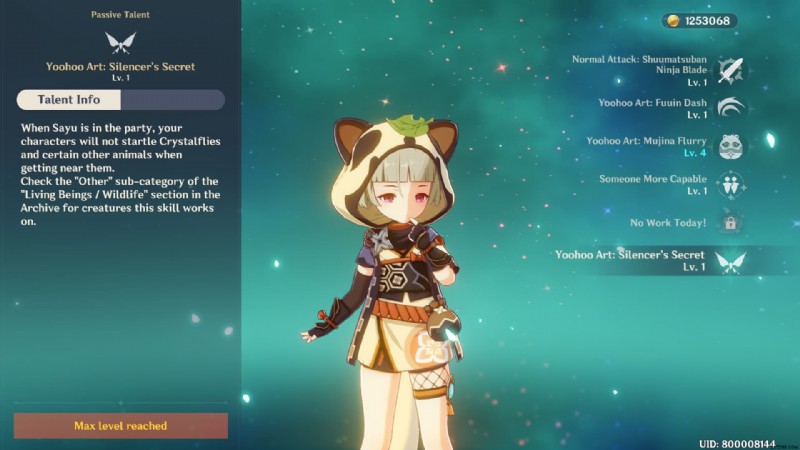The width and height of the screenshot is (800, 450).
Task: Select the Yoohoo Art: Fuuin Dash talent
Action: [731, 109]
